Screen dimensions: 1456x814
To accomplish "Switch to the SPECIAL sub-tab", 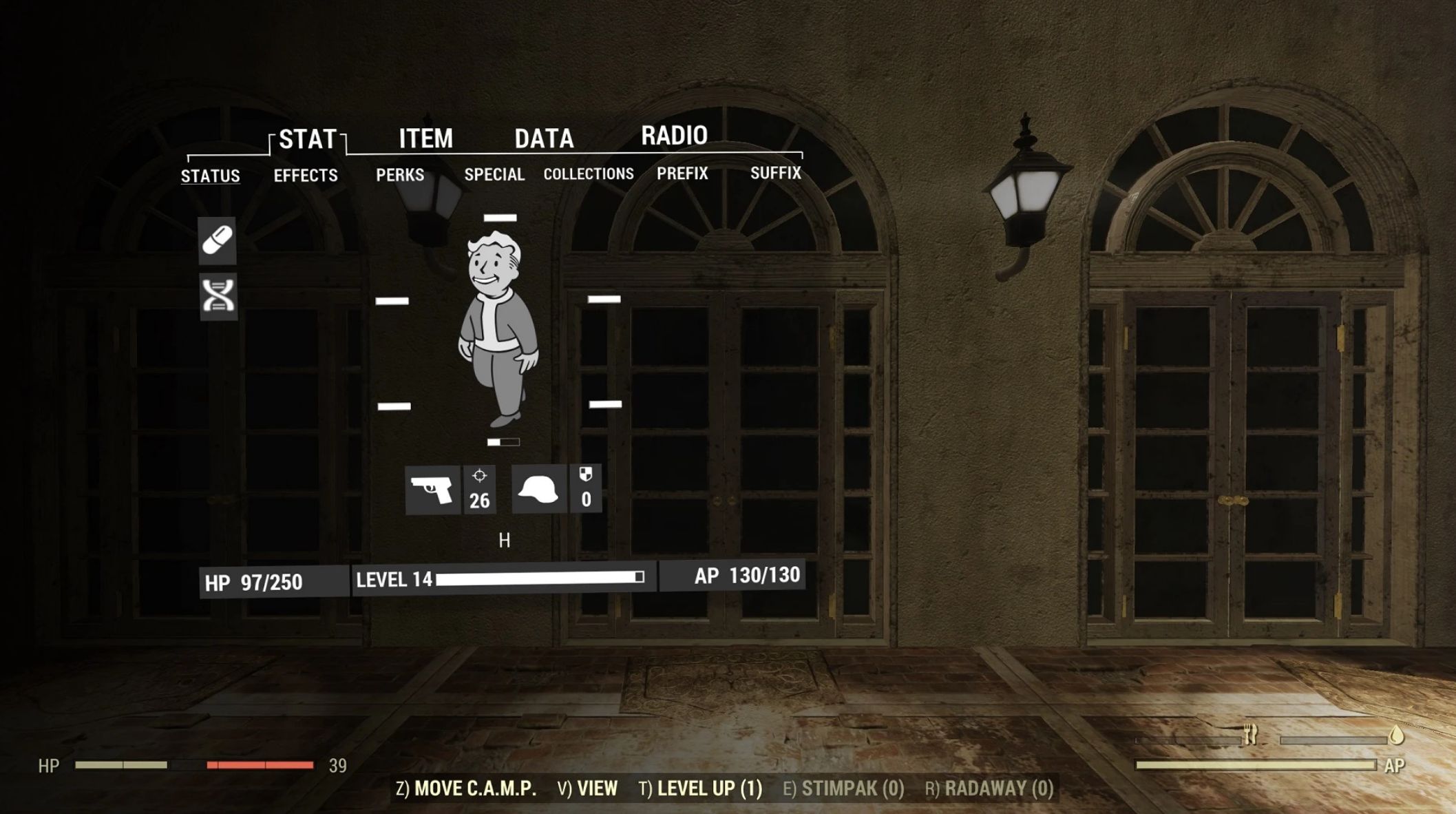I will 494,174.
